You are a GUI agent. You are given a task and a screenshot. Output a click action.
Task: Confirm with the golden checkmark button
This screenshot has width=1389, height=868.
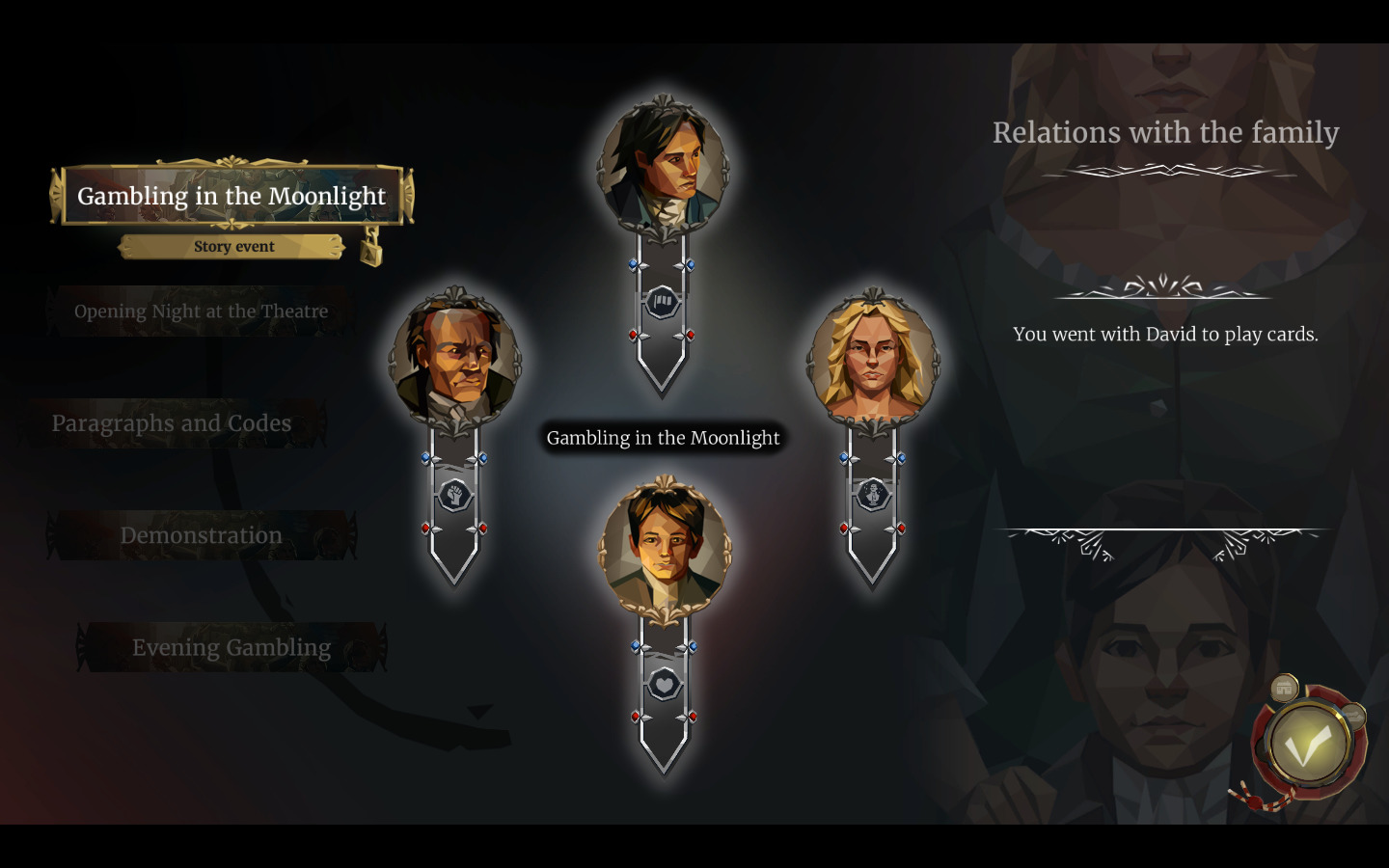(x=1307, y=746)
